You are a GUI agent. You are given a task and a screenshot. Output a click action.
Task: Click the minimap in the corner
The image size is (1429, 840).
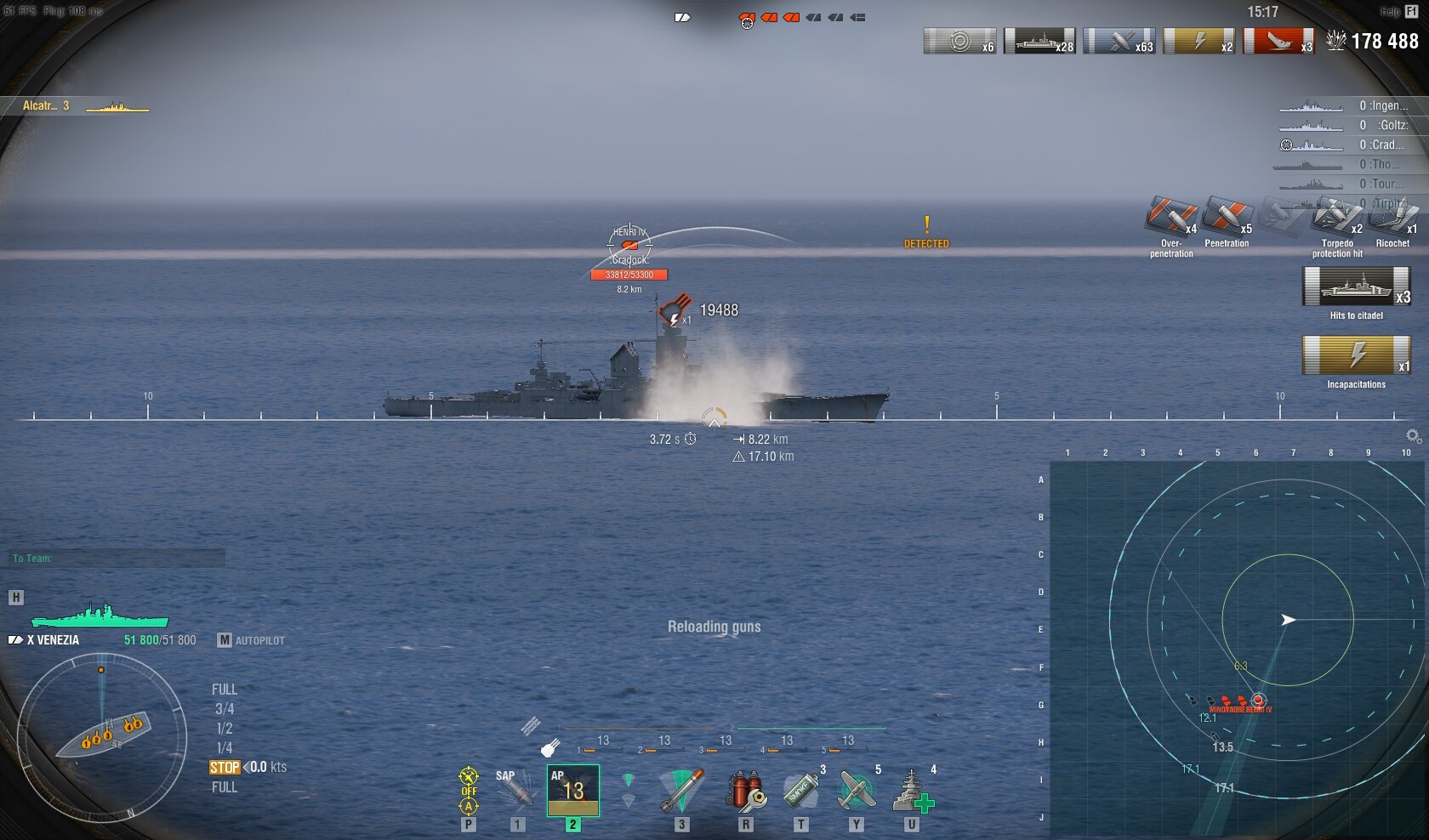(x=1238, y=648)
